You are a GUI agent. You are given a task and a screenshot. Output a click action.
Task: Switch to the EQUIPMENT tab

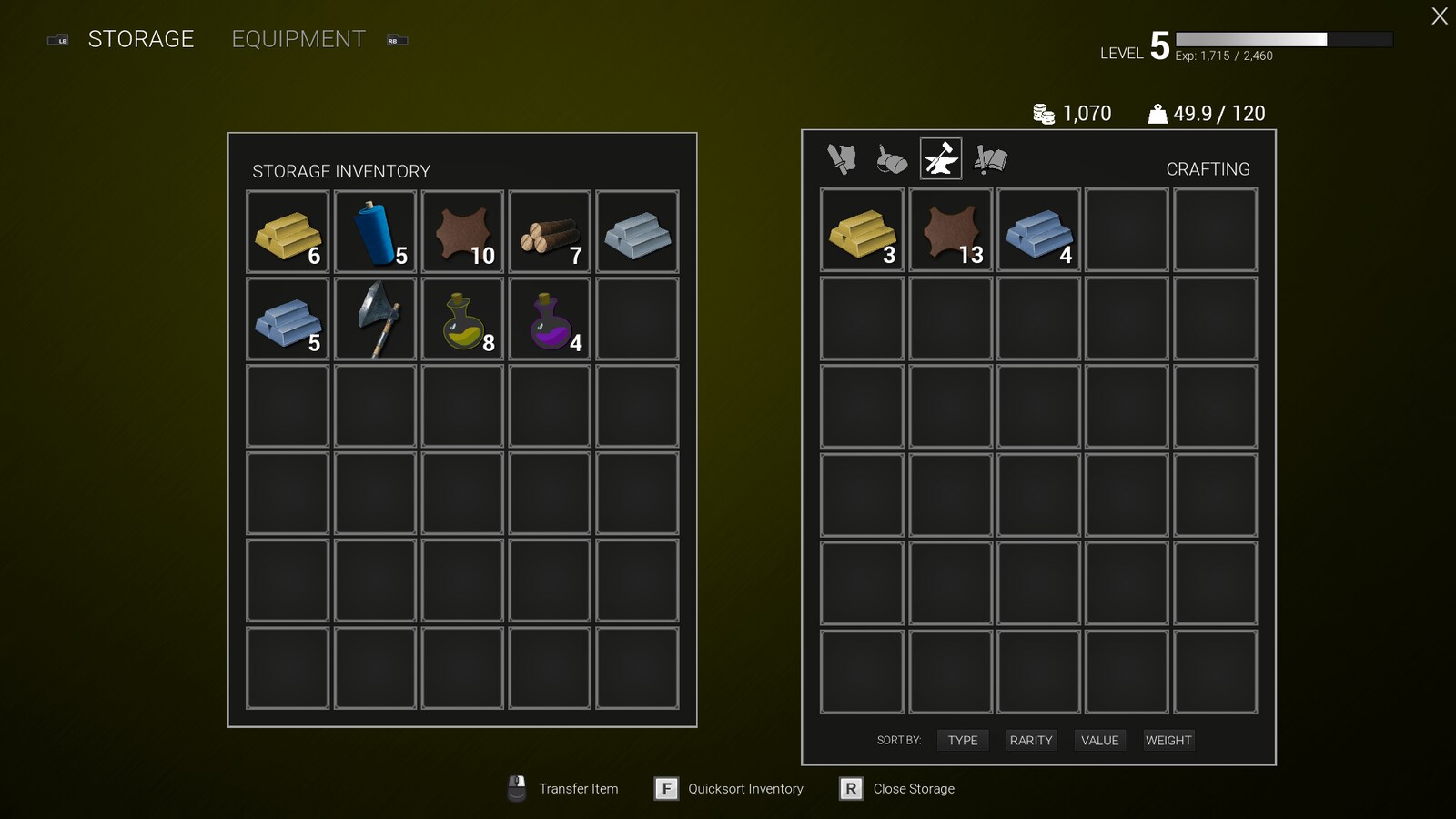coord(298,38)
